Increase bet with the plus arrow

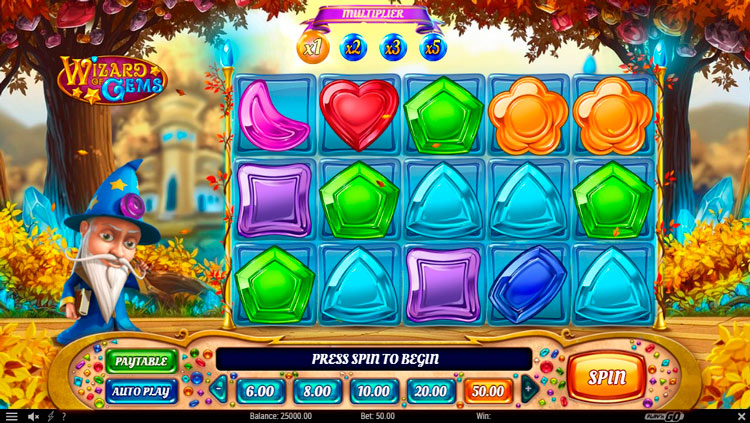click(x=529, y=389)
